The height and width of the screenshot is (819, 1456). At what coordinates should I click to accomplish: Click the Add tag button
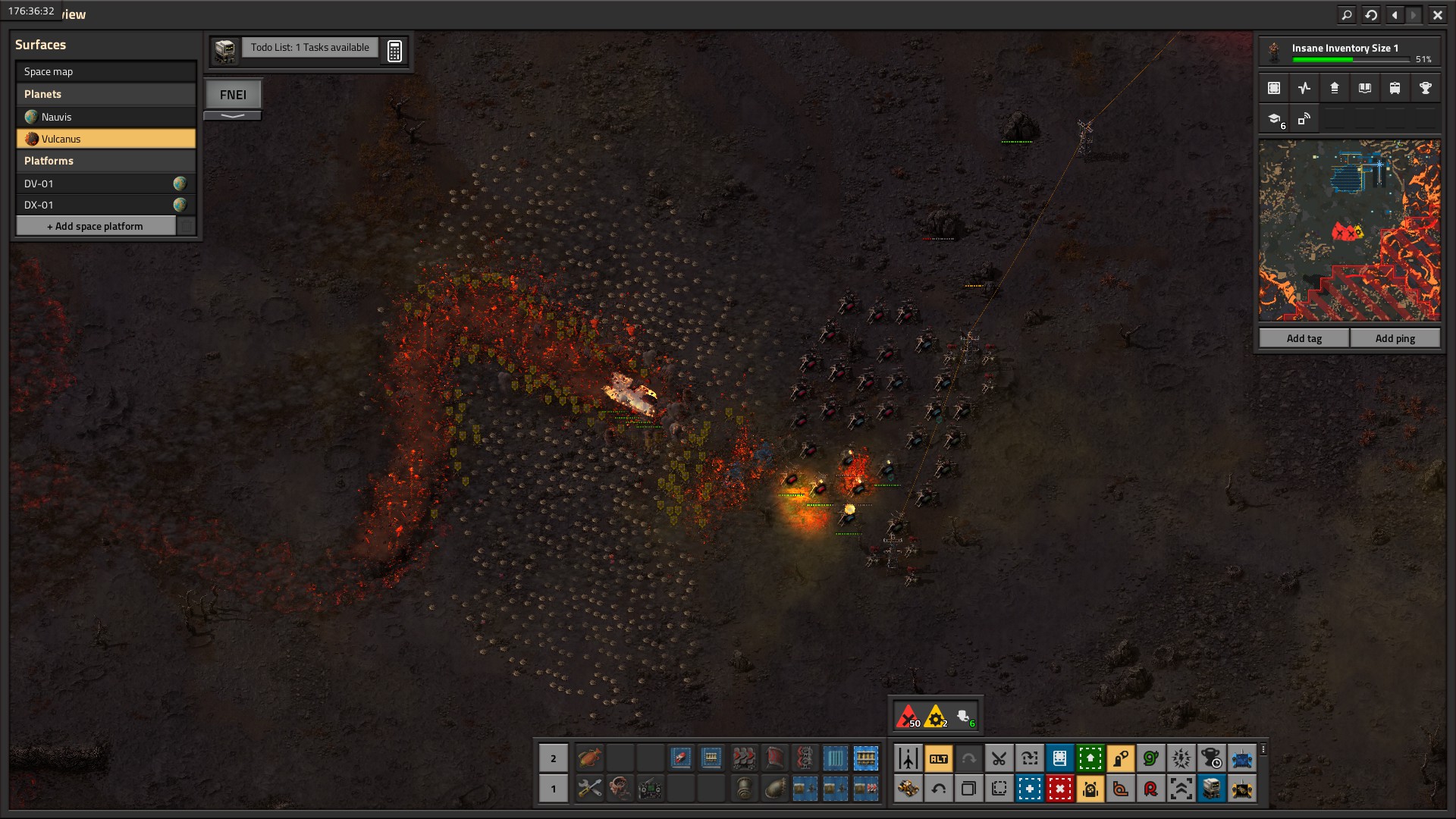(1304, 338)
